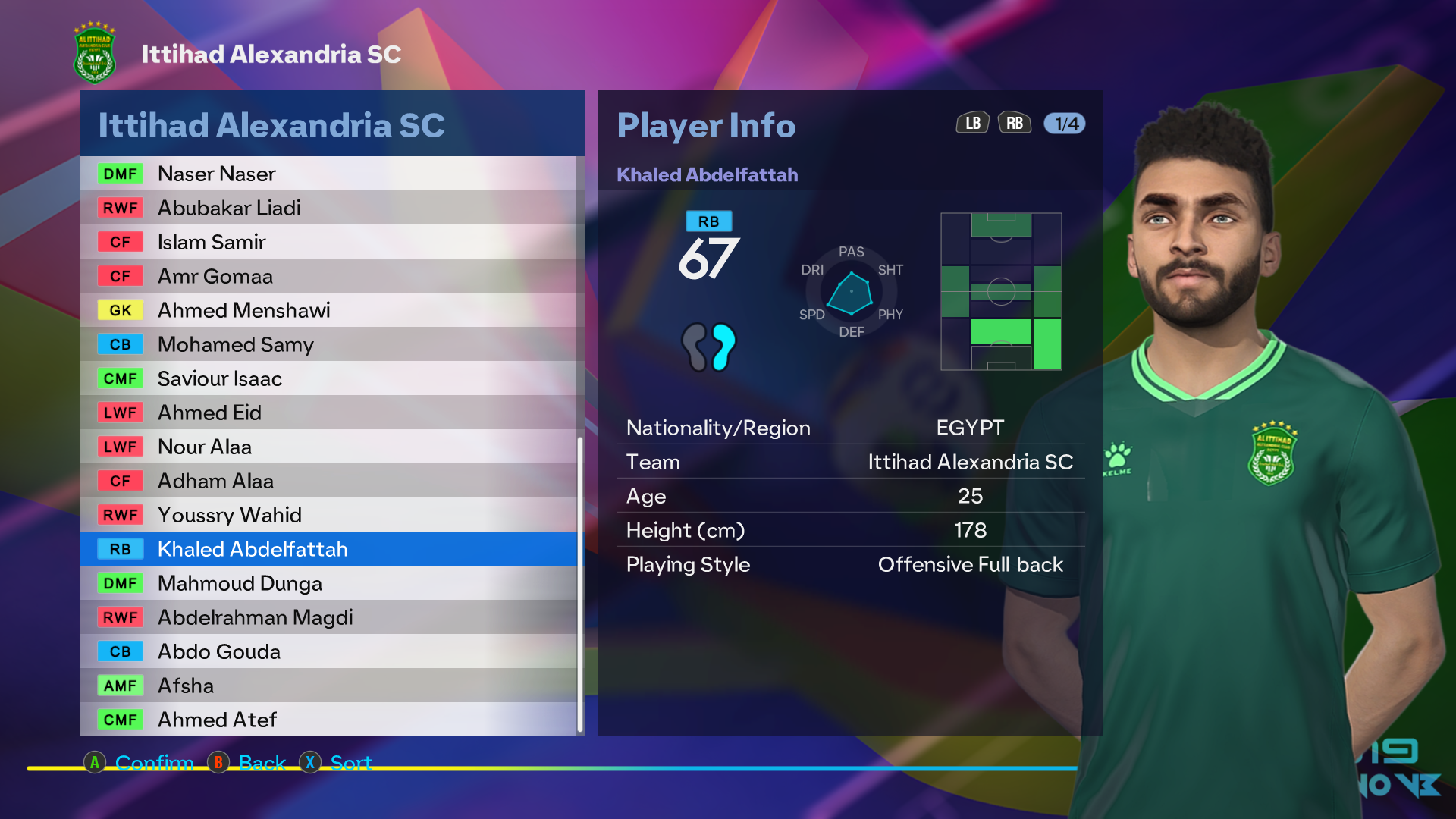Select highlighted player Khaled Abdelfattah

point(328,549)
